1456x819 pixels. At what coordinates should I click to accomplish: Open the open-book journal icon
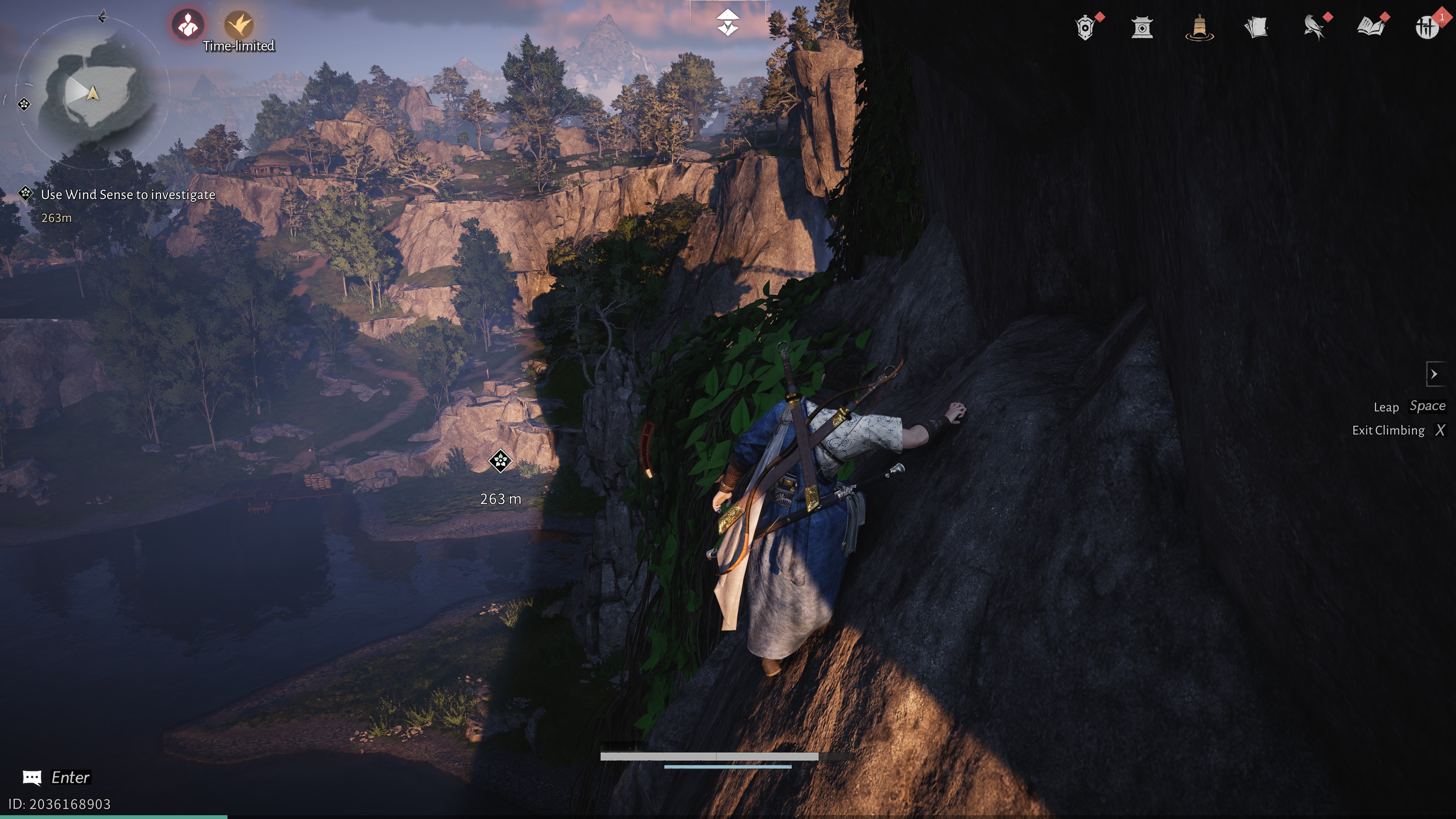coord(1370,27)
